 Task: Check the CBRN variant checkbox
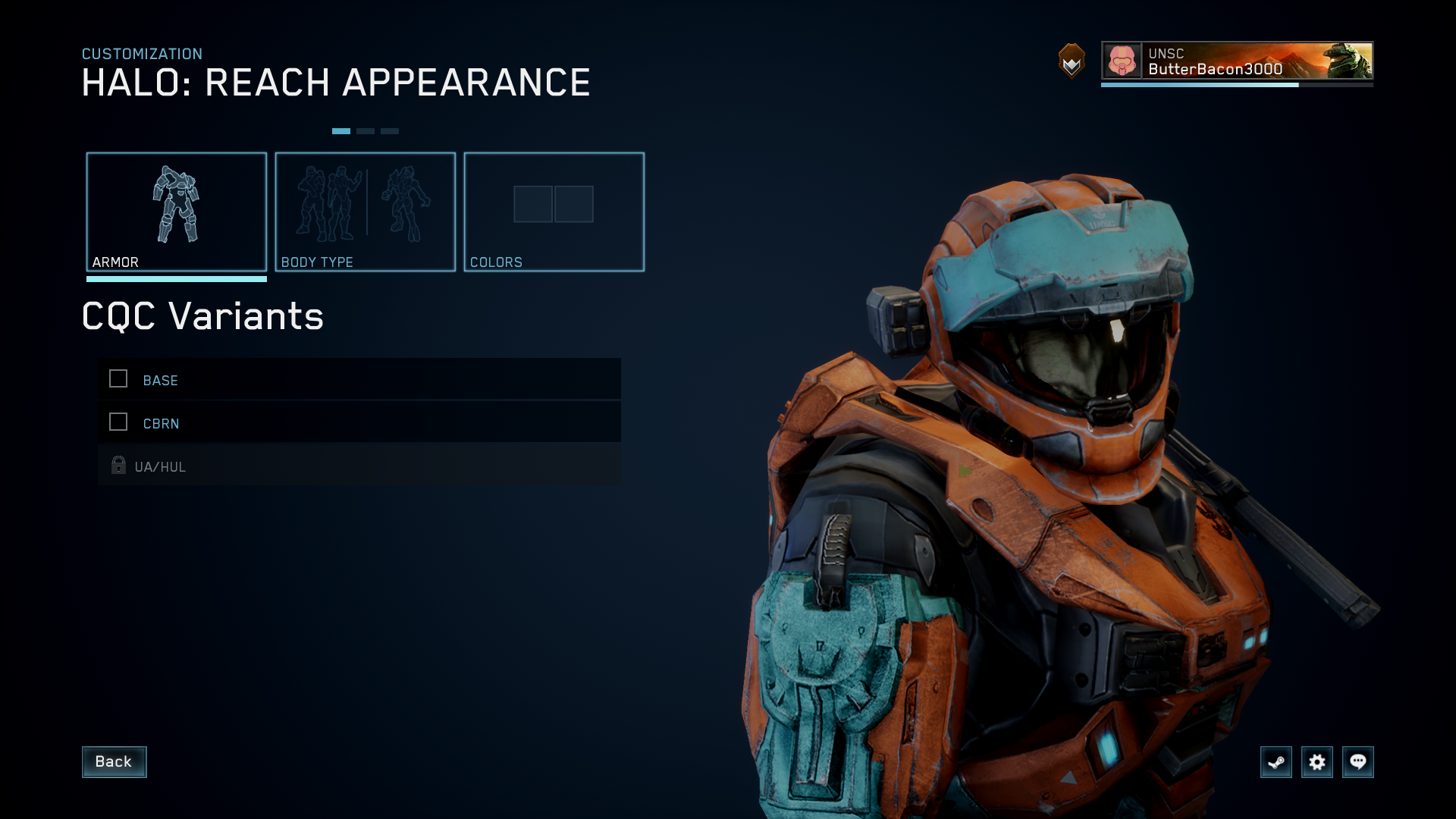click(x=118, y=422)
